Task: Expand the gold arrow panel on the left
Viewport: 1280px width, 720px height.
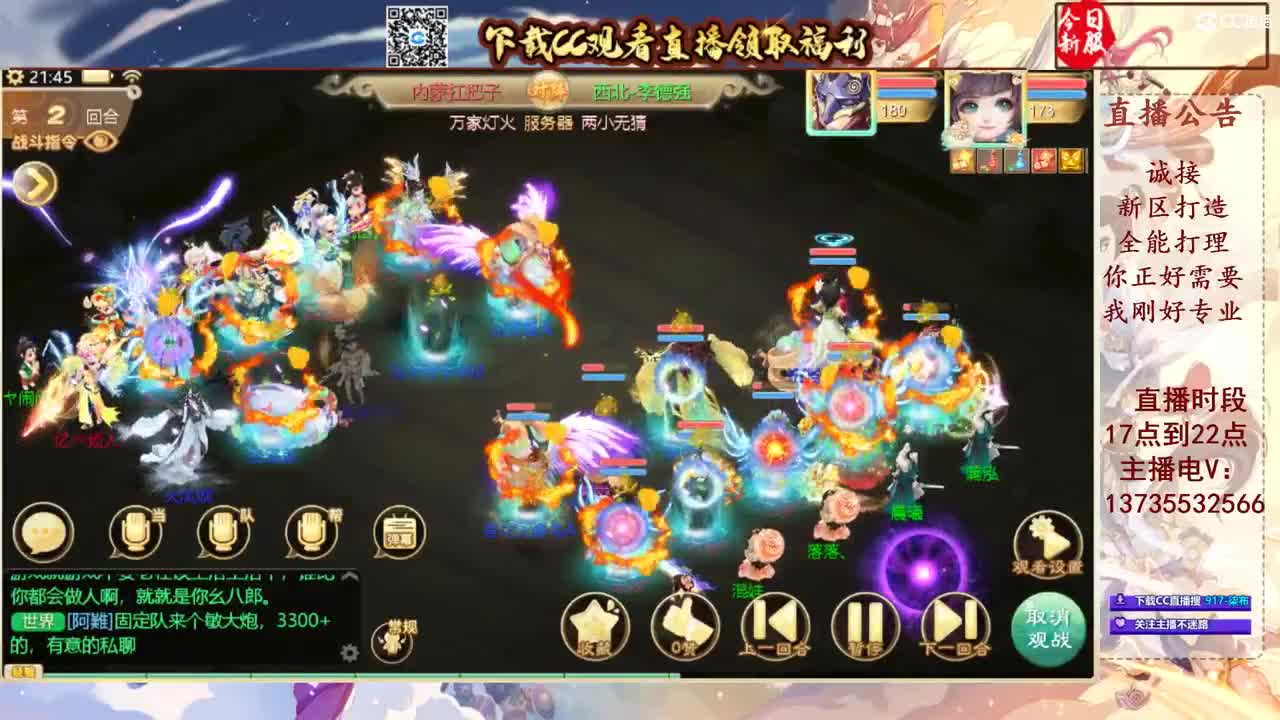Action: click(x=38, y=182)
